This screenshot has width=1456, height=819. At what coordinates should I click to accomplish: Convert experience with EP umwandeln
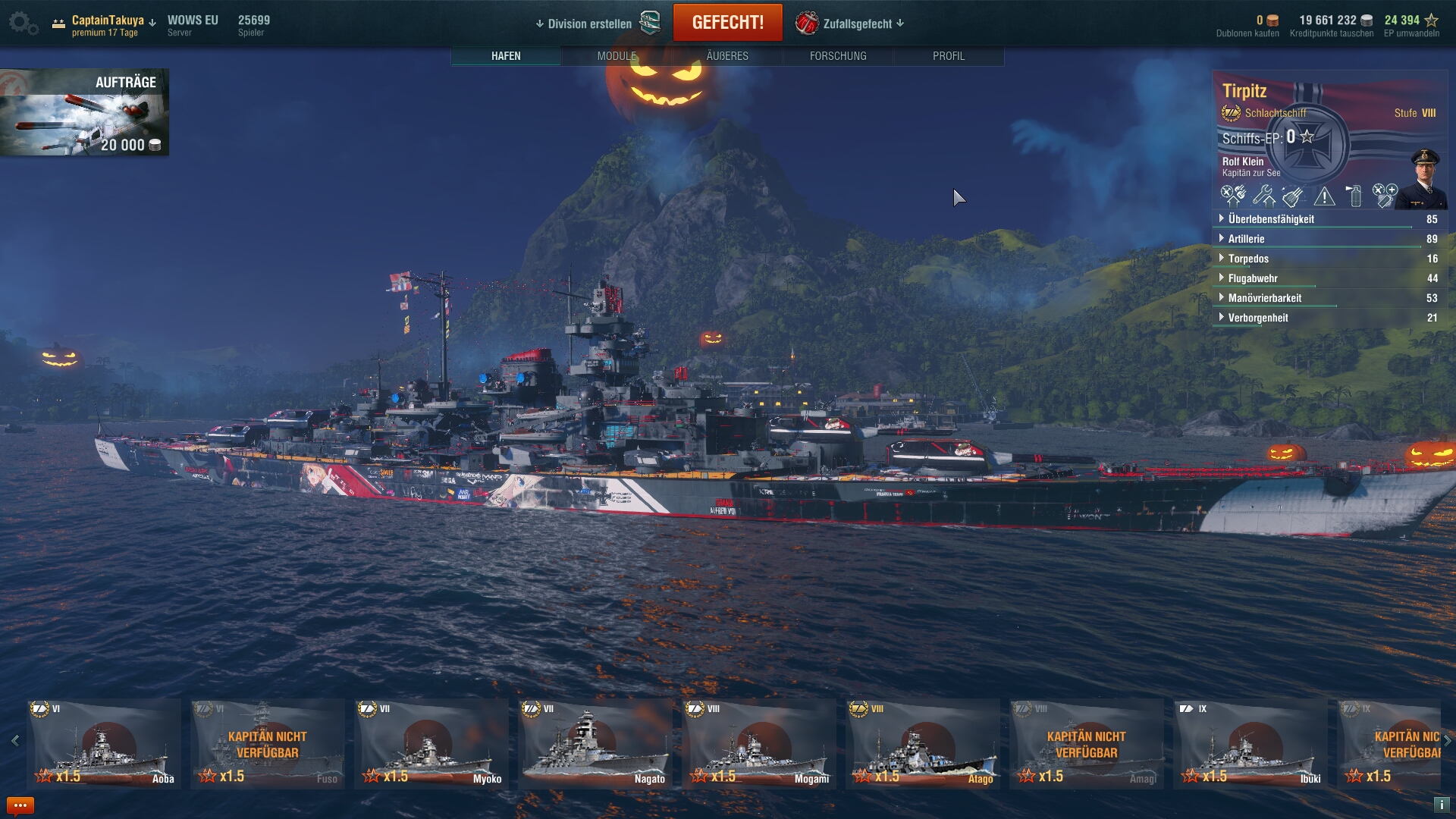pyautogui.click(x=1411, y=26)
